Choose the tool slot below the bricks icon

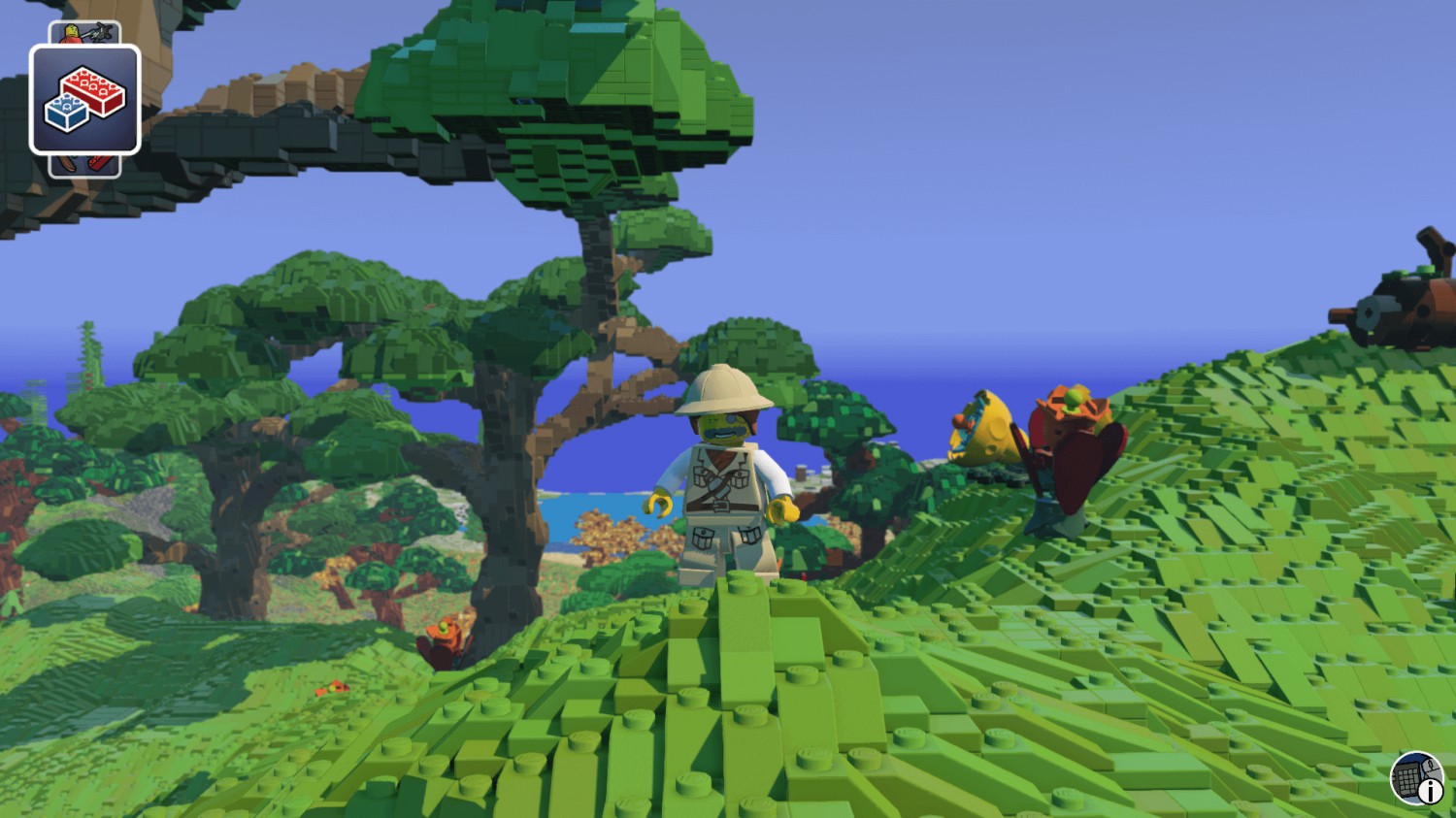84,166
